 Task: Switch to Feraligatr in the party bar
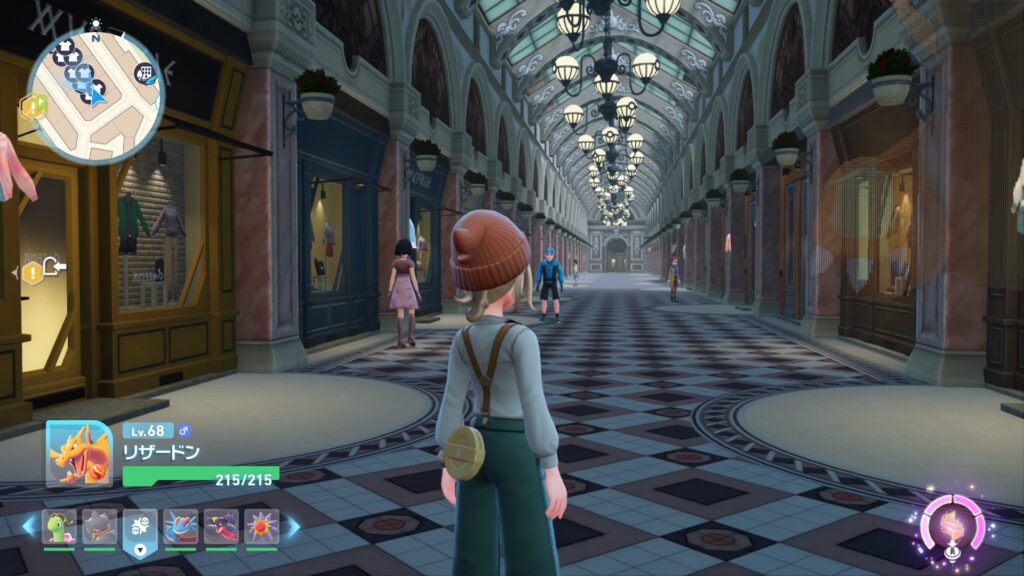[180, 527]
